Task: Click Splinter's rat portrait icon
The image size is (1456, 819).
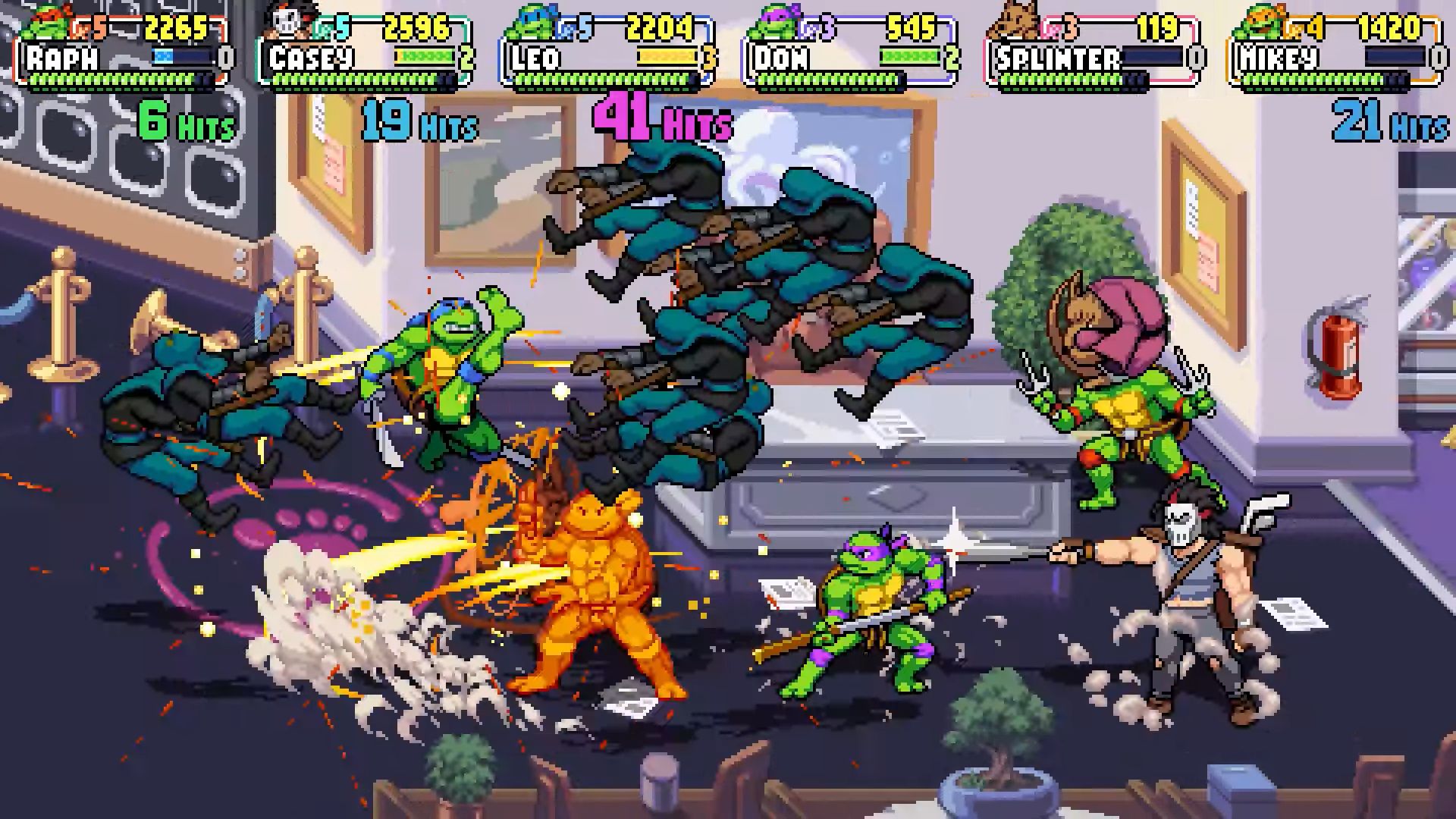Action: (1015, 23)
